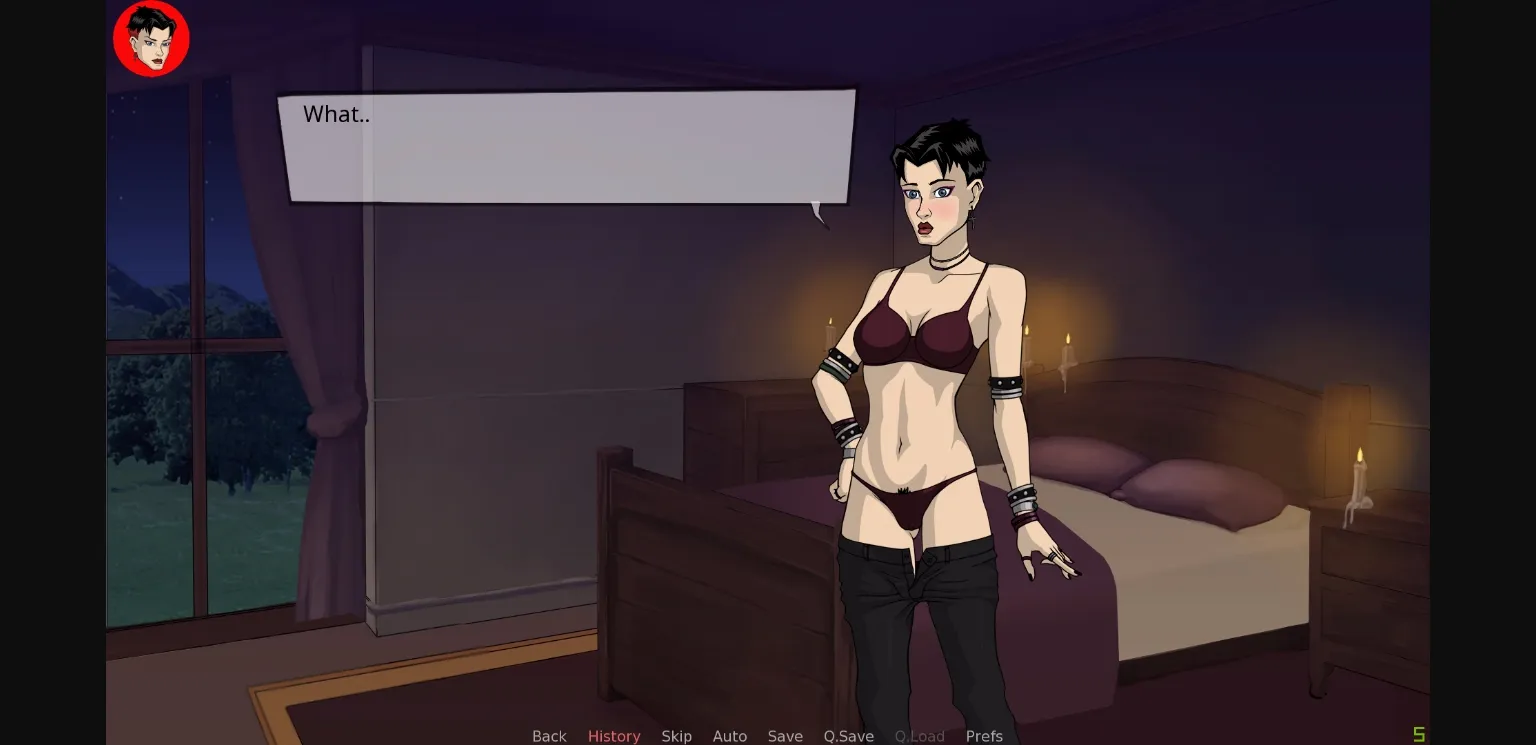
Task: Click the speech bubble pointer
Action: 820,215
